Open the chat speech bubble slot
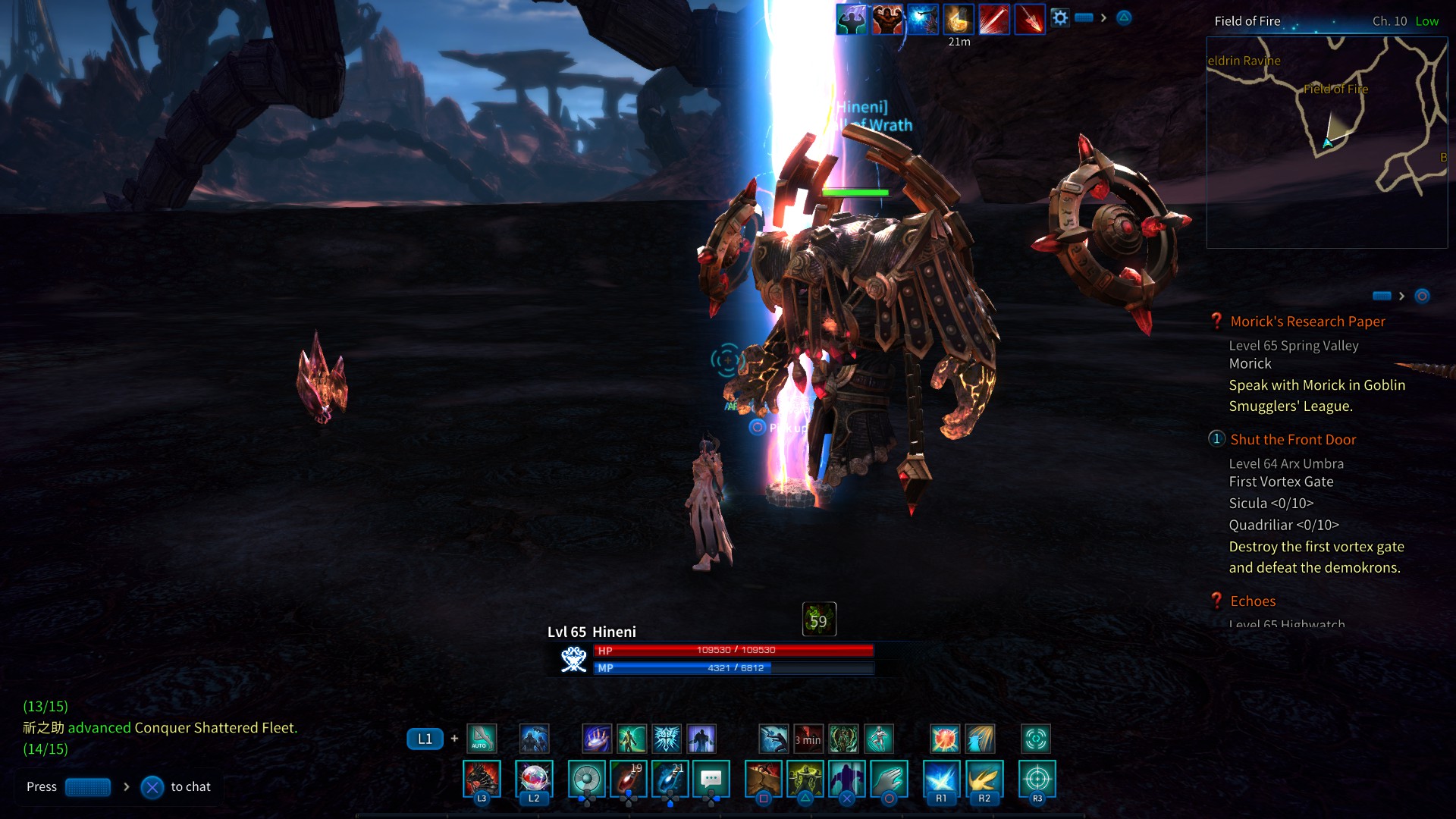This screenshot has height=819, width=1456. (711, 780)
